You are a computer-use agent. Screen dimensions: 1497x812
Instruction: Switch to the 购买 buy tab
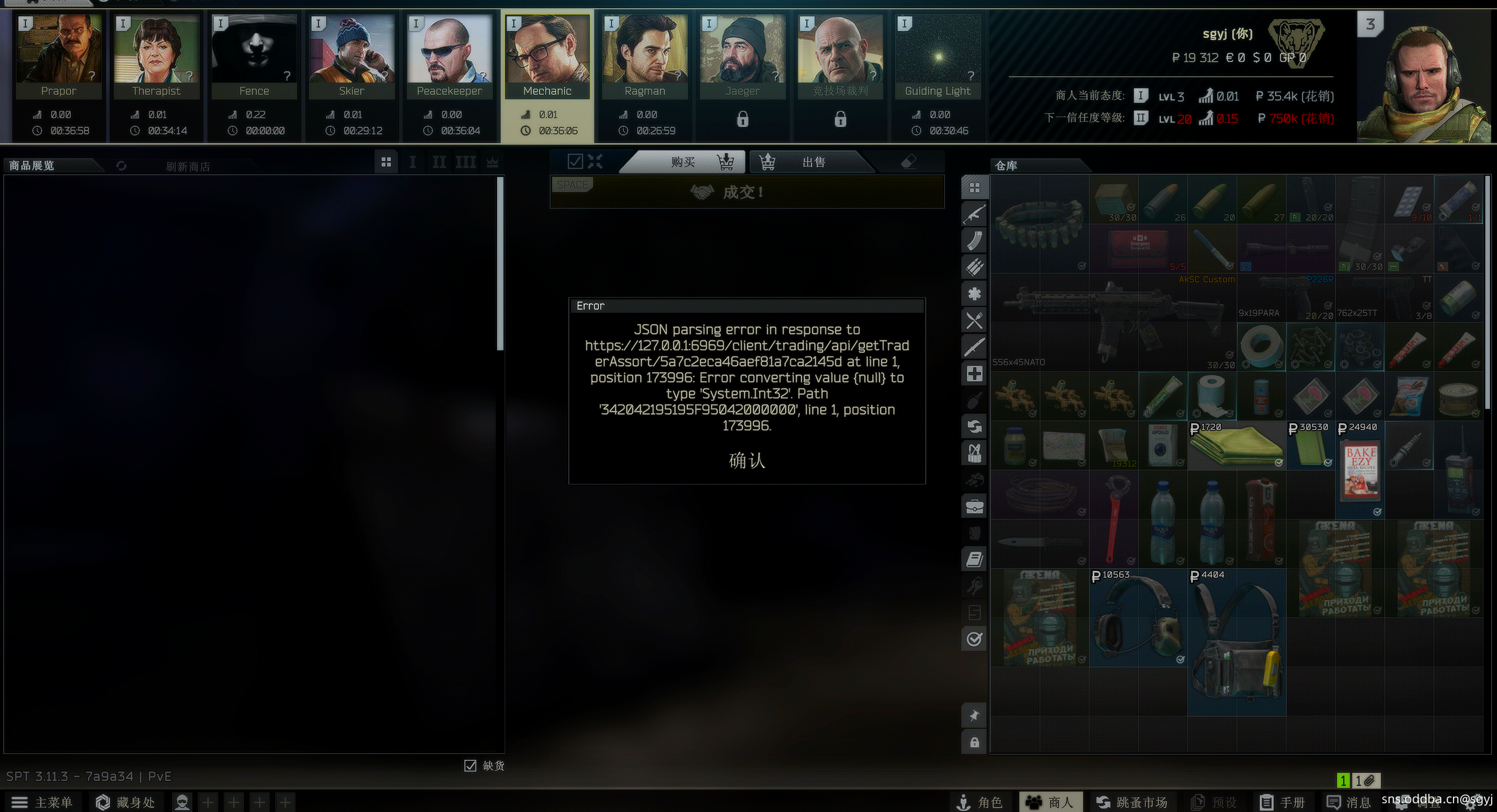coord(684,162)
